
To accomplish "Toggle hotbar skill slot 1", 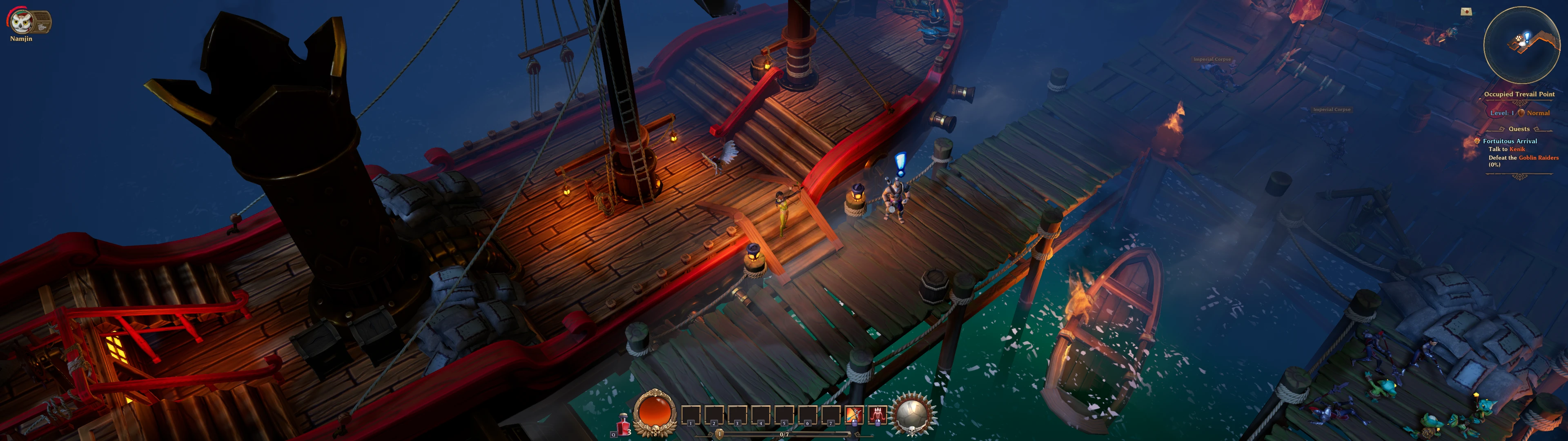I will [x=691, y=415].
